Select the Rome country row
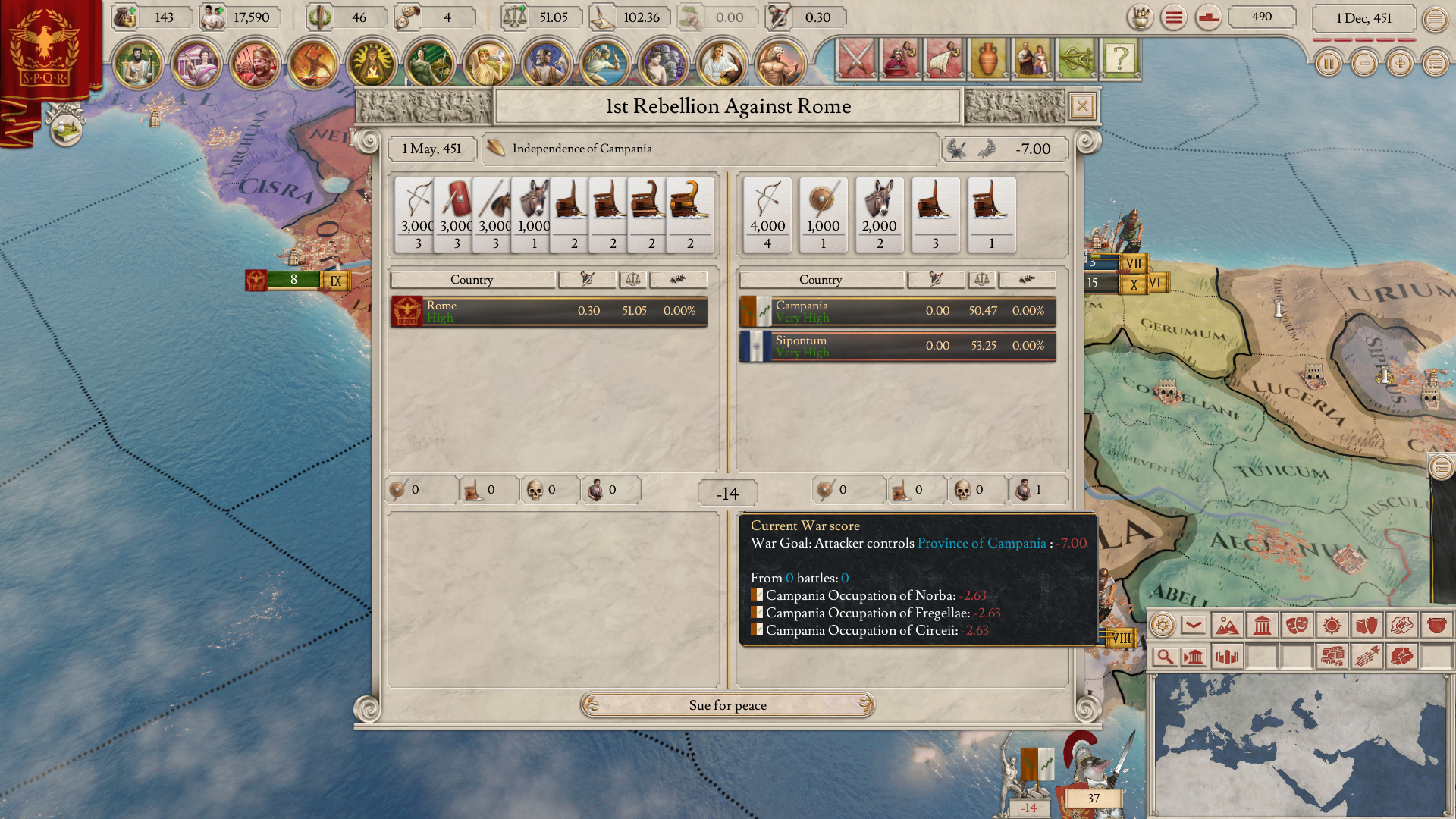 [x=549, y=311]
